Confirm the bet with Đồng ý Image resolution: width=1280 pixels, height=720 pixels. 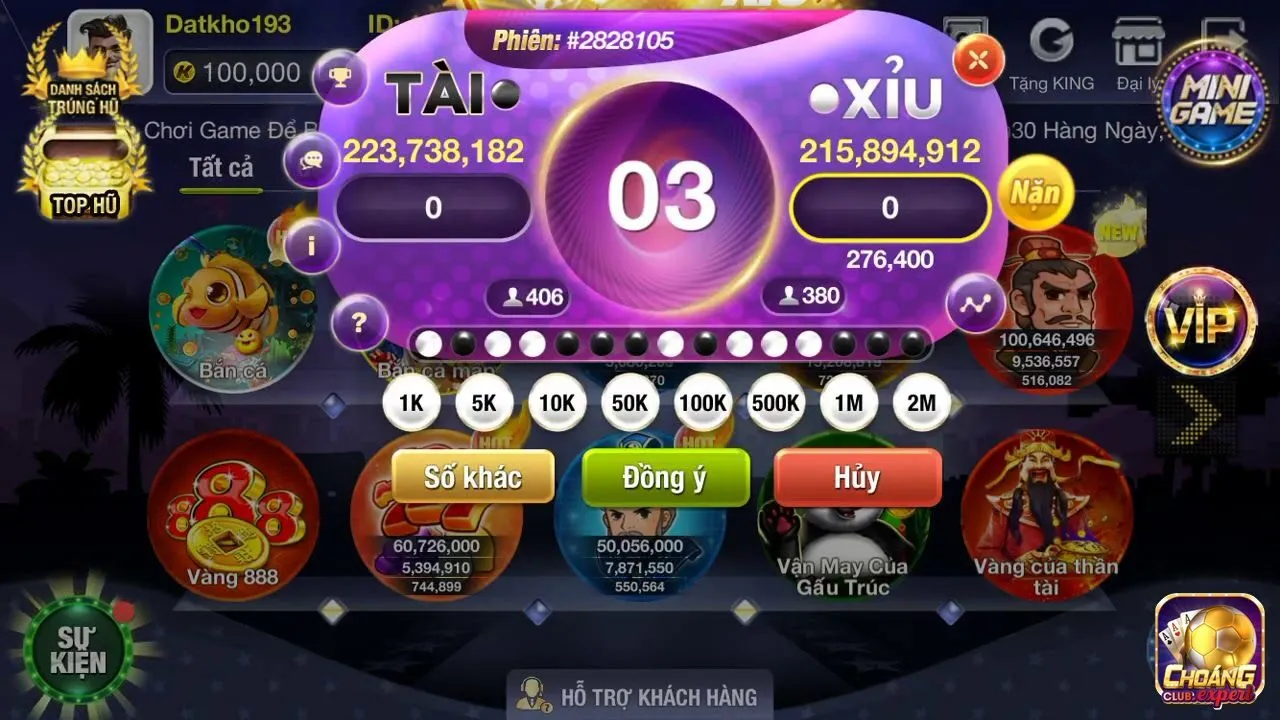[x=665, y=477]
